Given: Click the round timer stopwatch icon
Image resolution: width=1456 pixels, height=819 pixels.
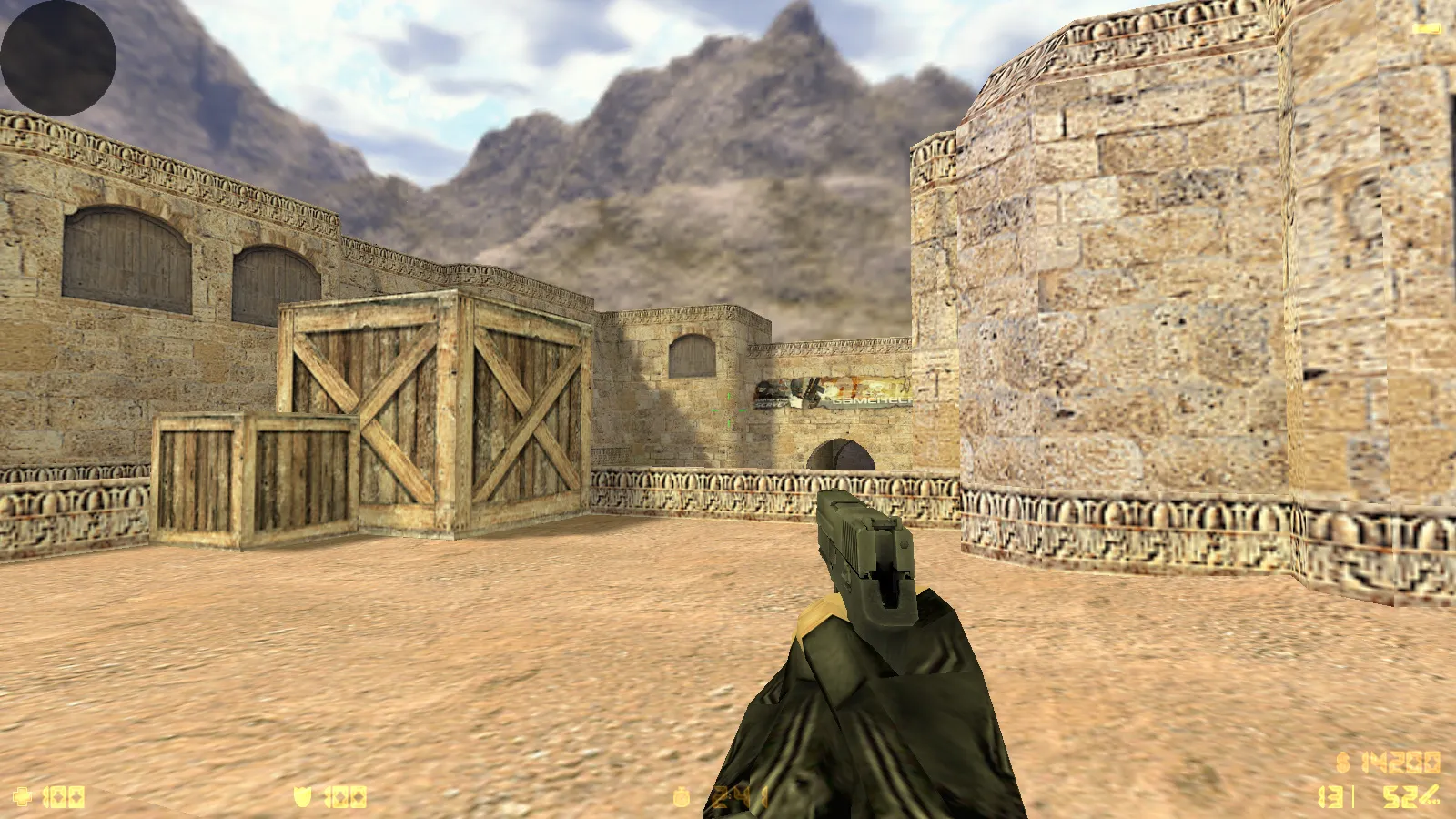Looking at the screenshot, I should (682, 798).
